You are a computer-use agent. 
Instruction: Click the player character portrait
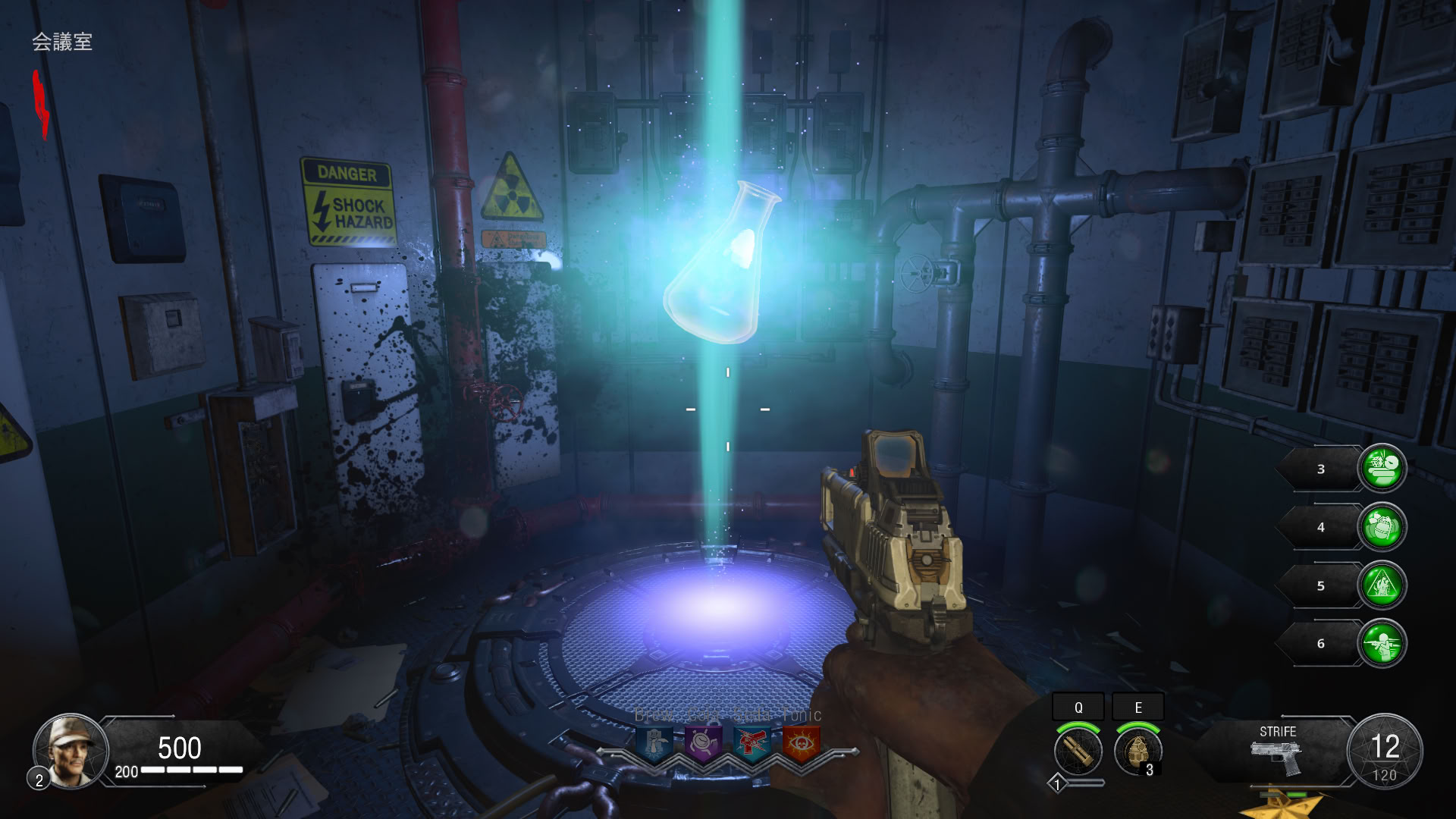click(x=71, y=751)
